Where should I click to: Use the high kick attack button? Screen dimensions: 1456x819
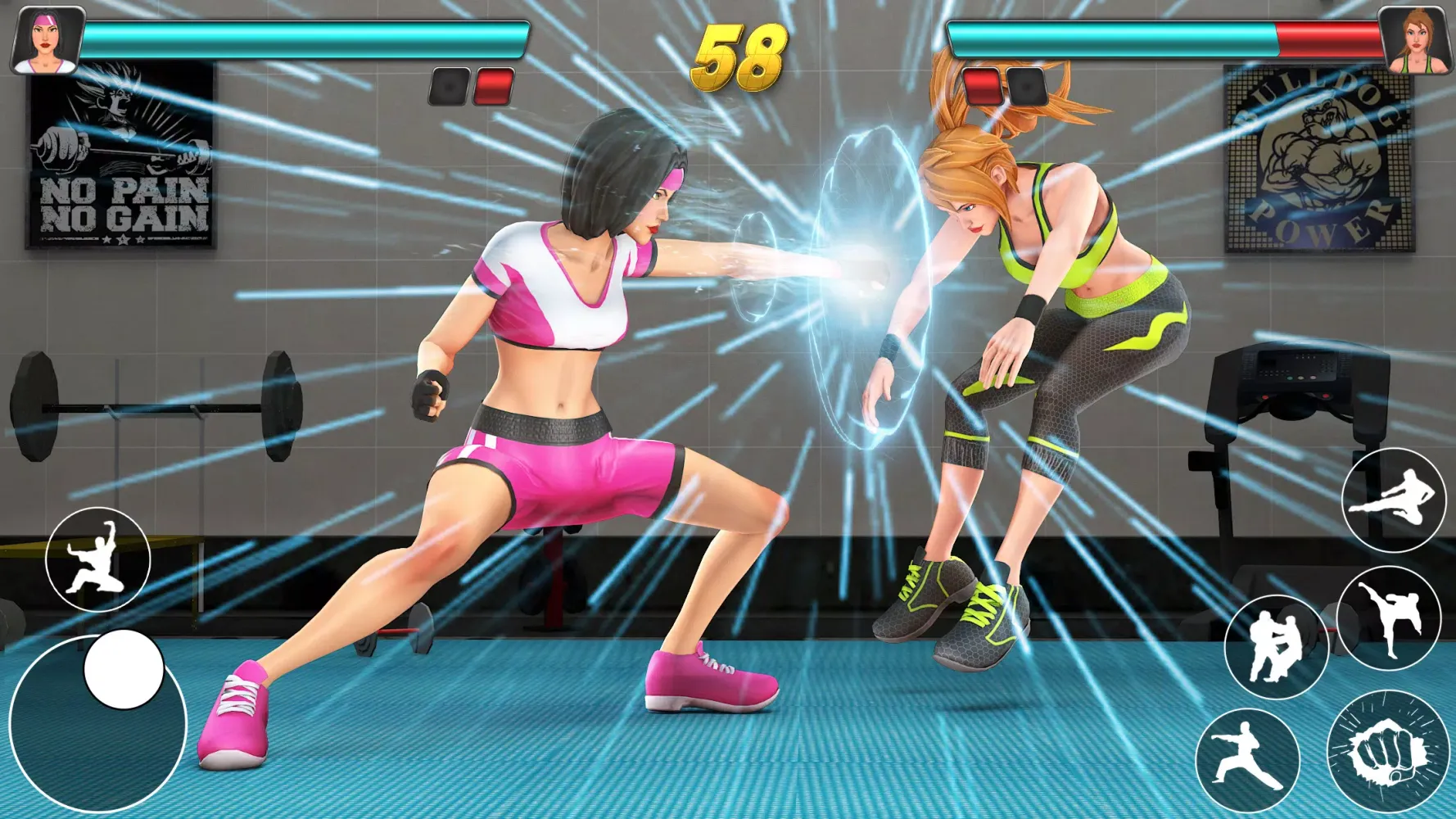(x=1388, y=619)
